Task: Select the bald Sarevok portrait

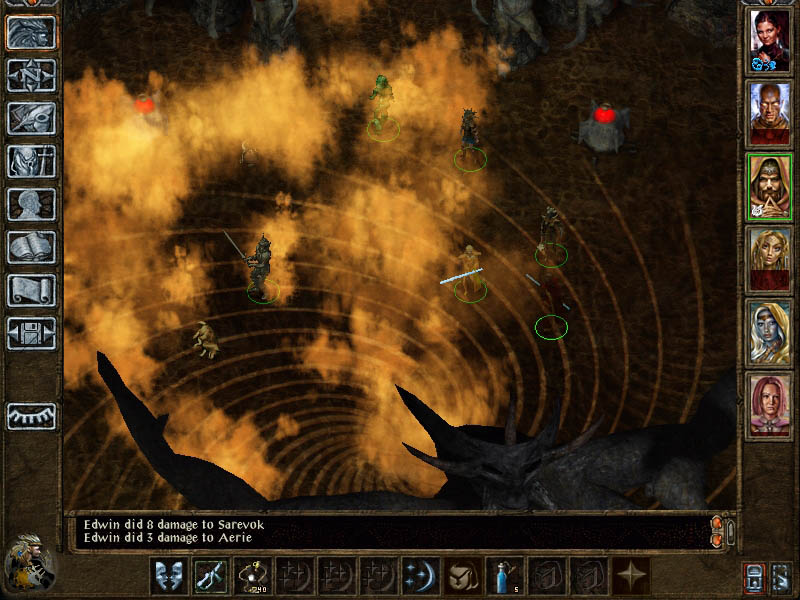Action: pos(769,112)
